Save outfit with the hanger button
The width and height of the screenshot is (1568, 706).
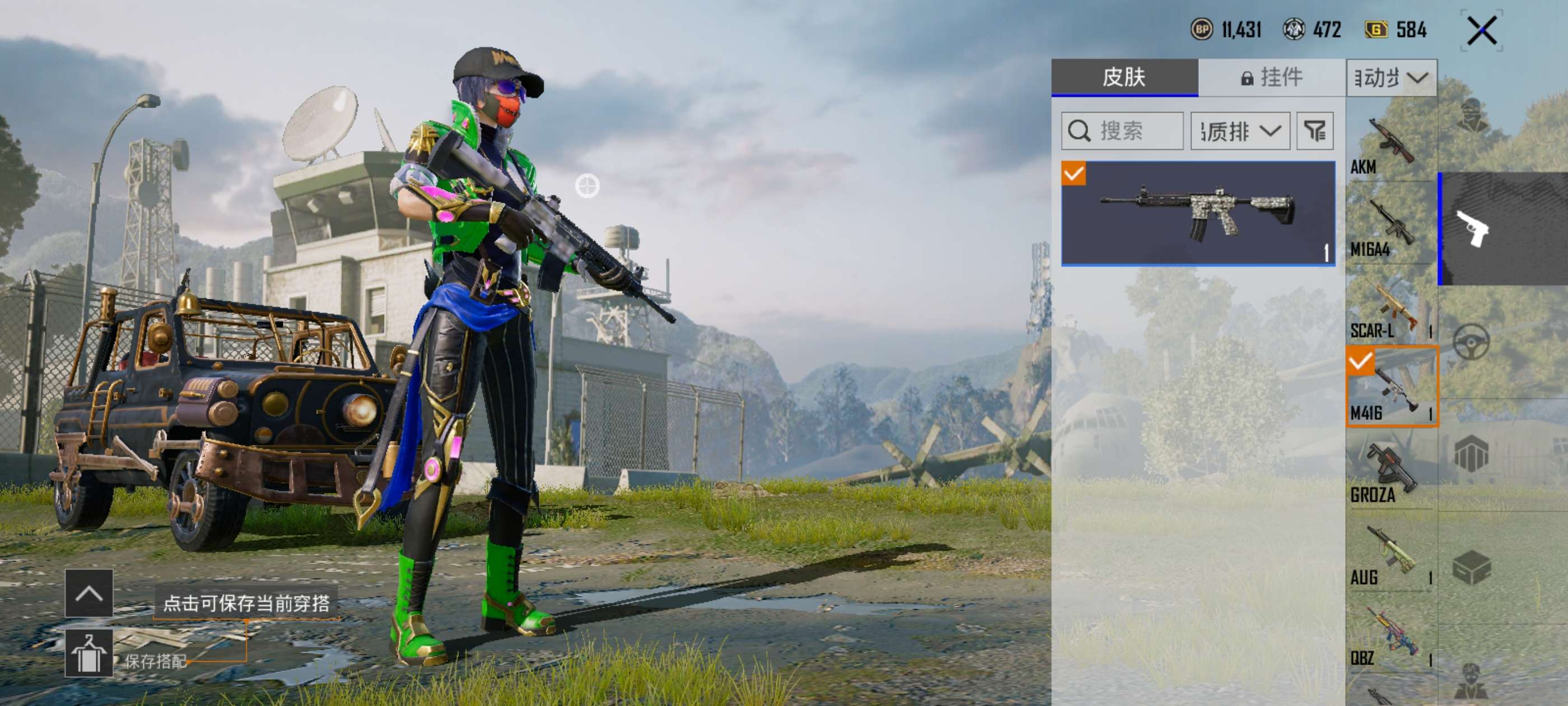click(89, 653)
